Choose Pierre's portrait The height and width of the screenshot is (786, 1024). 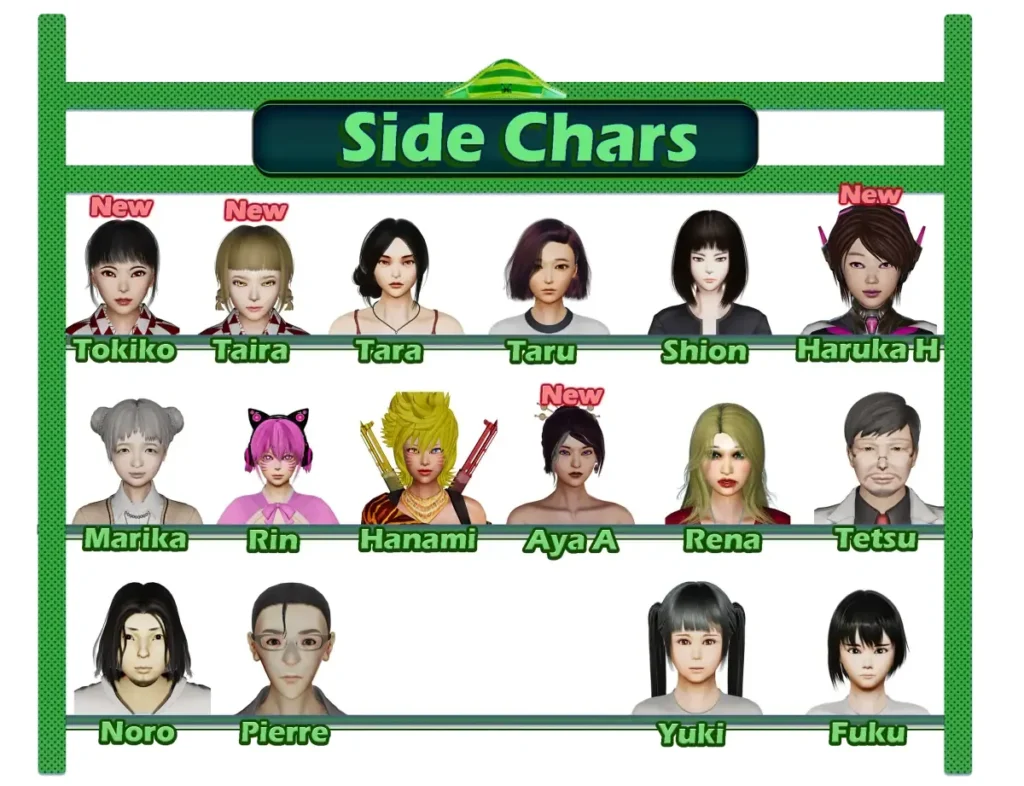coord(290,650)
